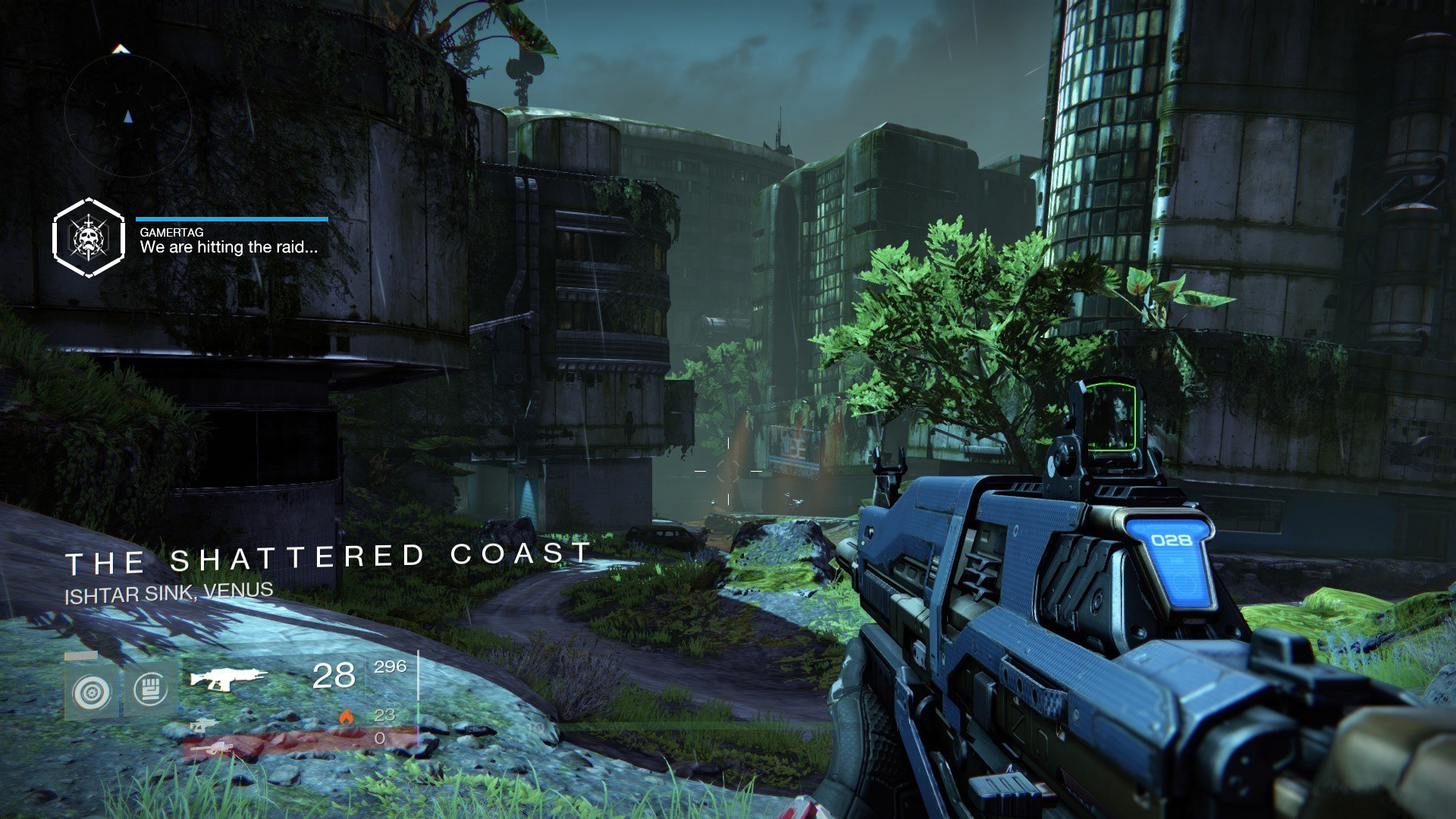Click the circular motion tracker radar
This screenshot has height=819, width=1456.
[127, 116]
